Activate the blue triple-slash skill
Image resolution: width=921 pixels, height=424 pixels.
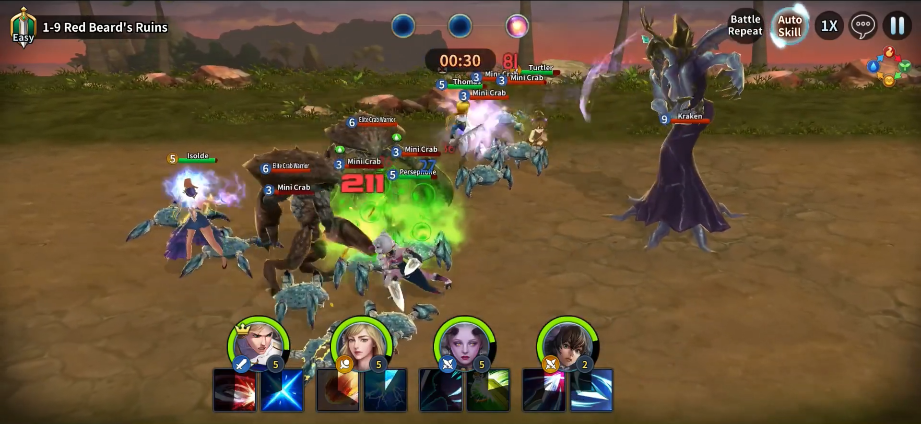click(x=591, y=390)
